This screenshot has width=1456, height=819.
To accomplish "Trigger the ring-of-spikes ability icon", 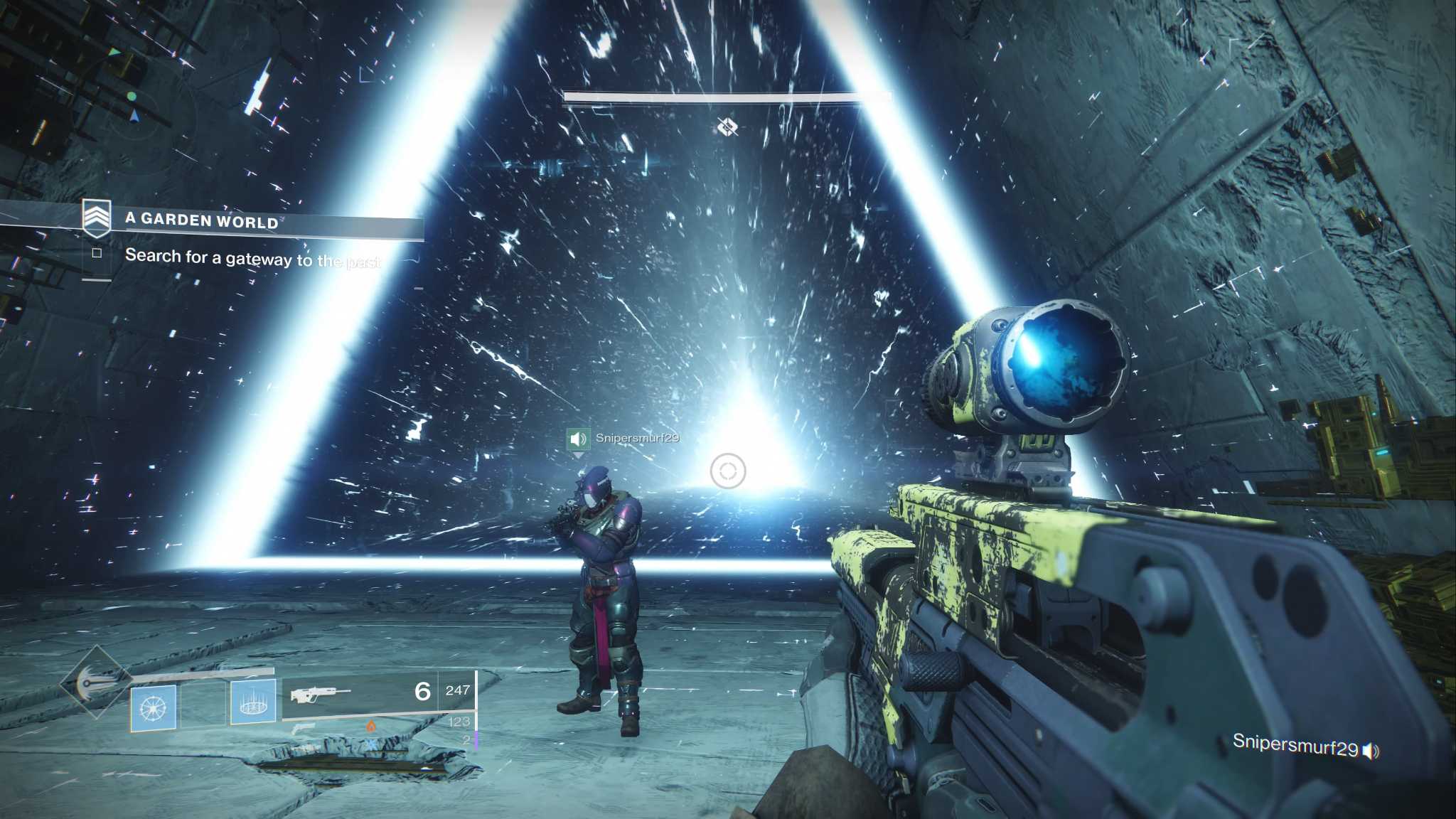I will coord(253,702).
